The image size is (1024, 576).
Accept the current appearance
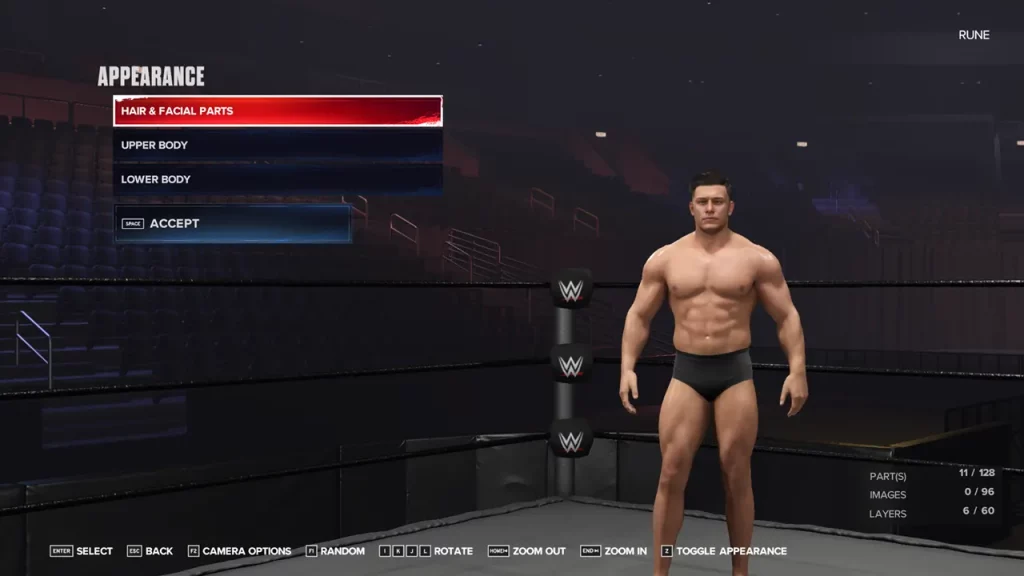pyautogui.click(x=232, y=224)
